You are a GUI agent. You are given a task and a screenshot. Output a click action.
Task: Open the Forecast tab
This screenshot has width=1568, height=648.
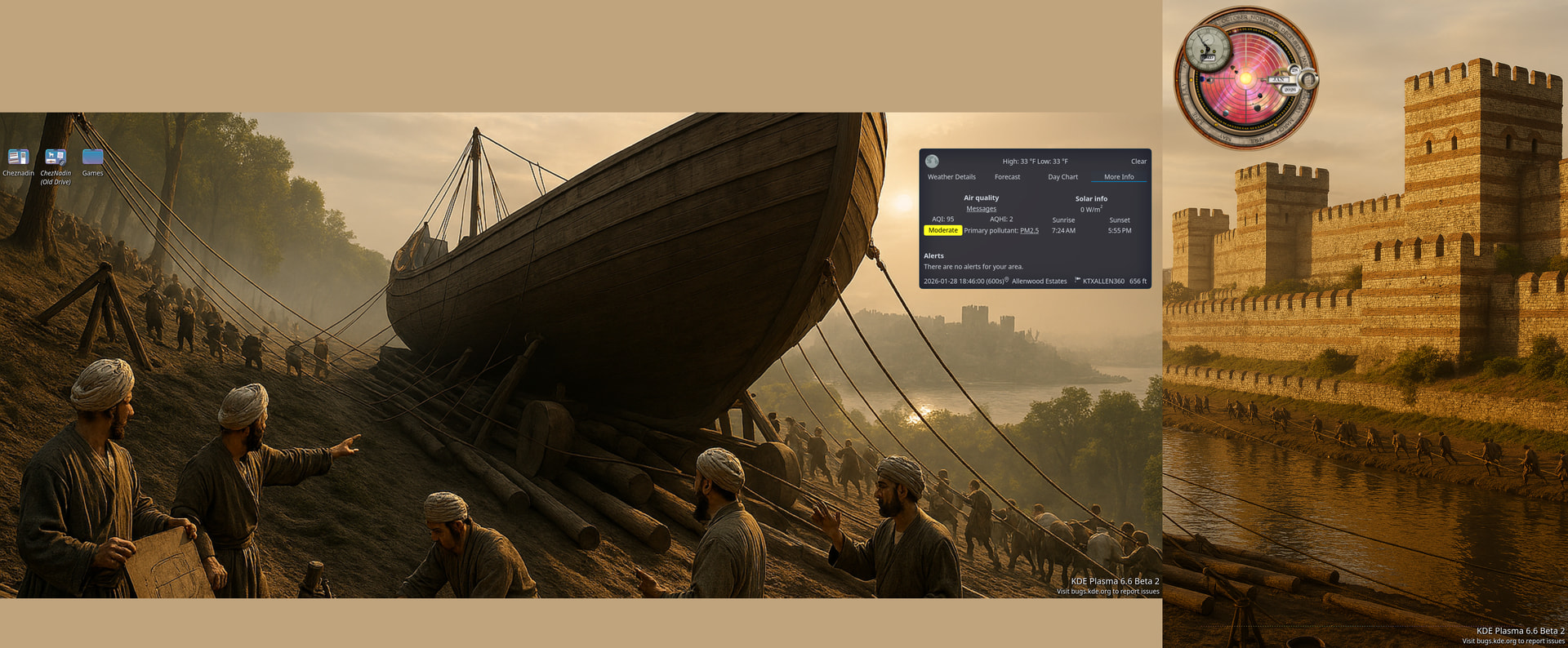1007,177
